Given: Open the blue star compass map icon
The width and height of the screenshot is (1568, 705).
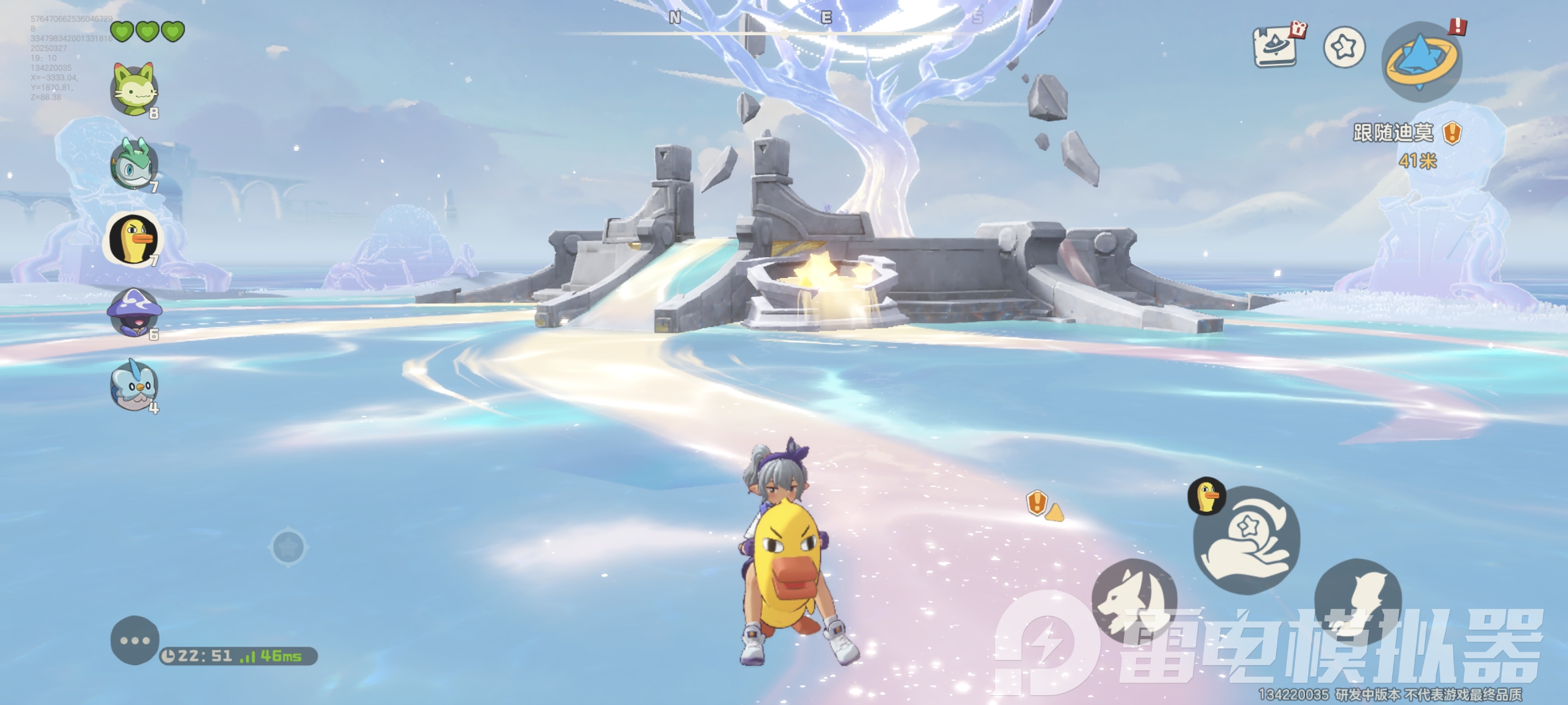Looking at the screenshot, I should coord(1421,60).
